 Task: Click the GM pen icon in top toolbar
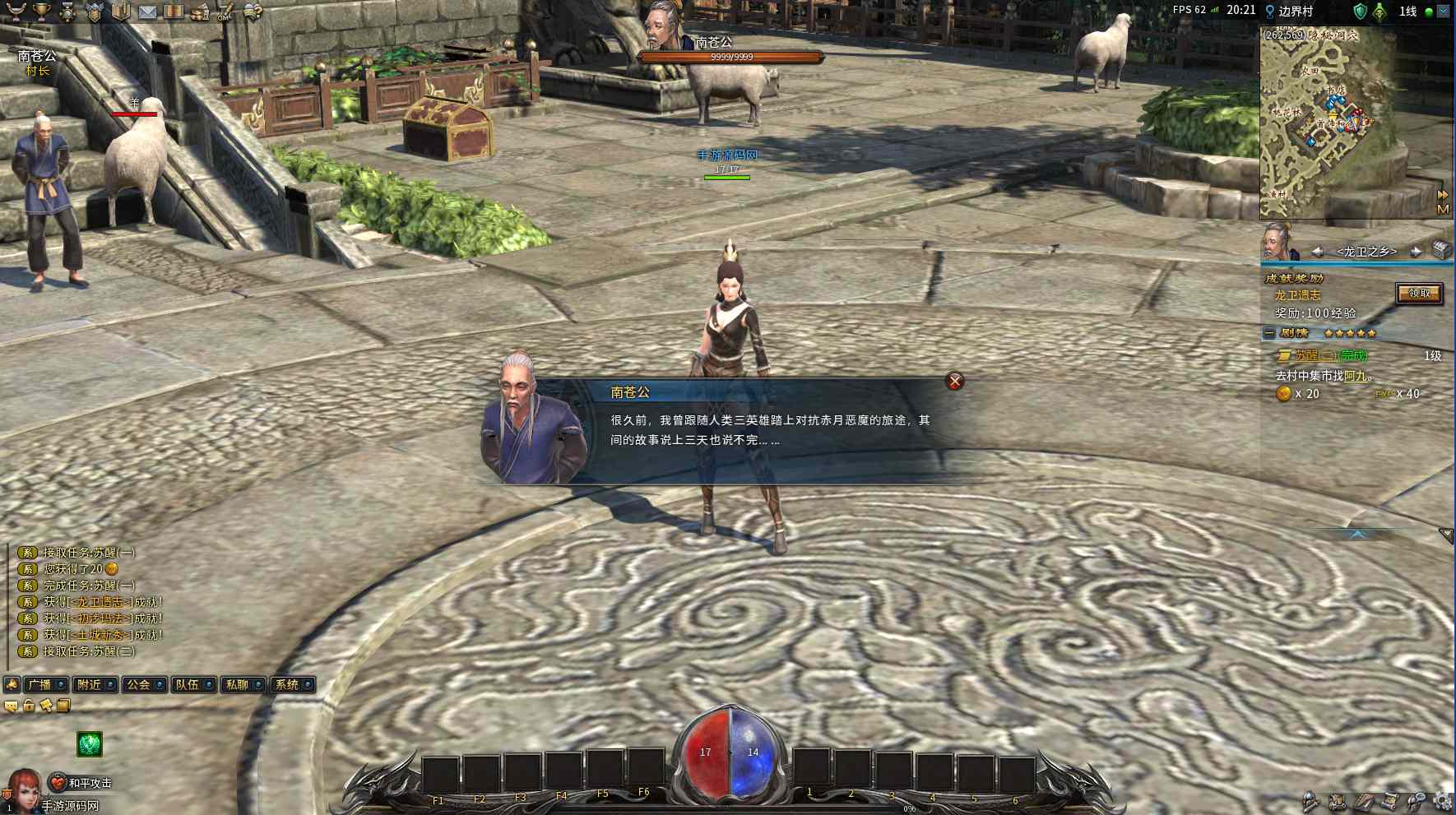coord(225,12)
